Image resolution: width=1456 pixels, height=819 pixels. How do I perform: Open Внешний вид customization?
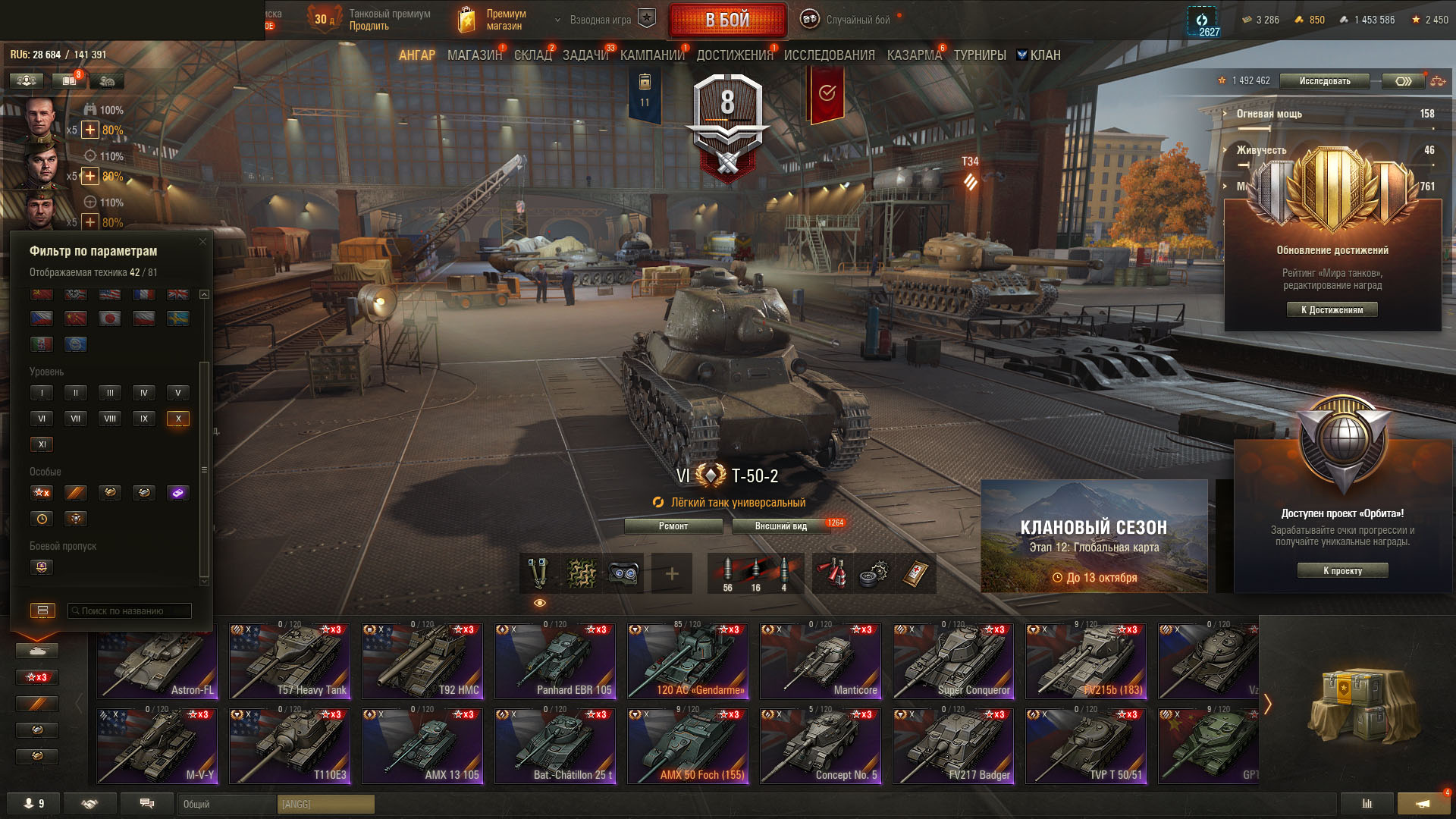pyautogui.click(x=781, y=526)
